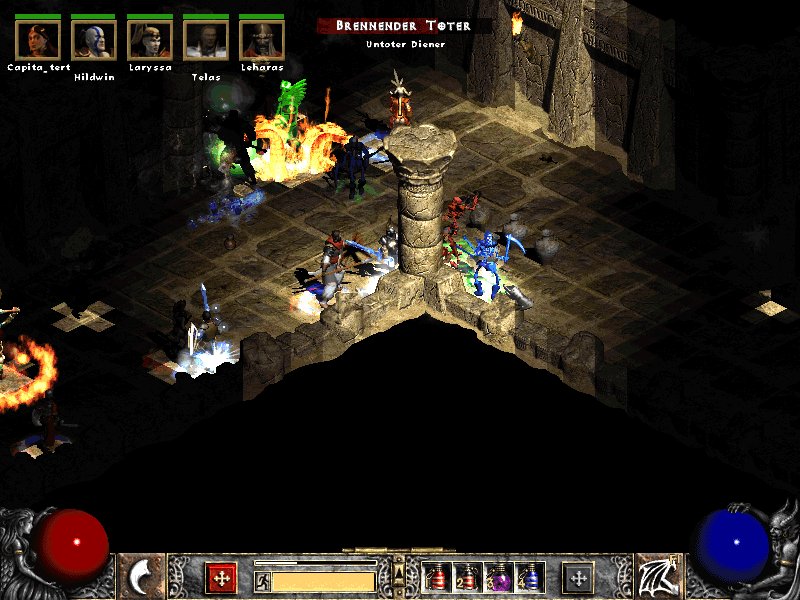Click the grey new-skill button
800x600 pixels.
[x=578, y=577]
